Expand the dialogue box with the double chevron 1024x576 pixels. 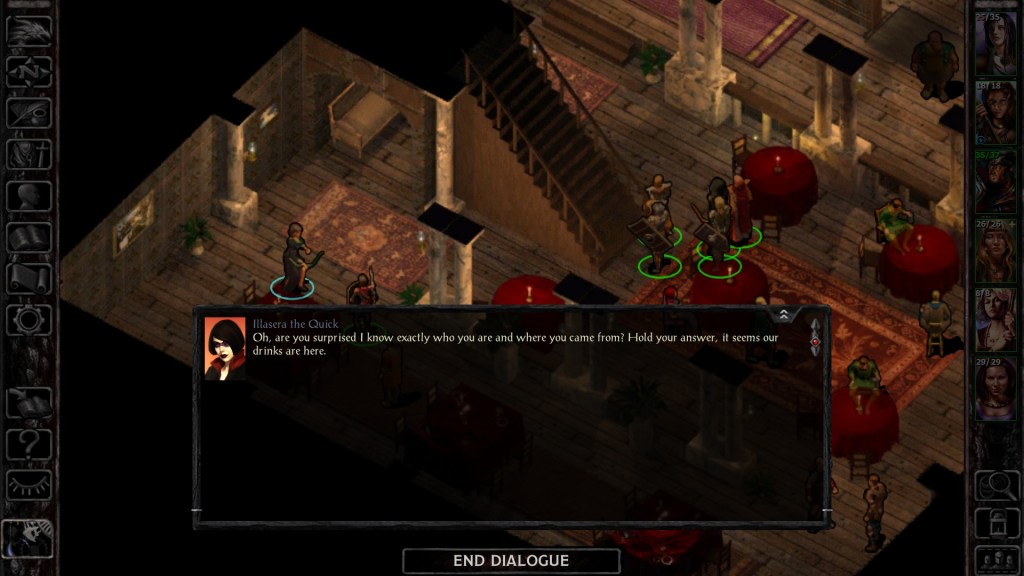point(784,314)
